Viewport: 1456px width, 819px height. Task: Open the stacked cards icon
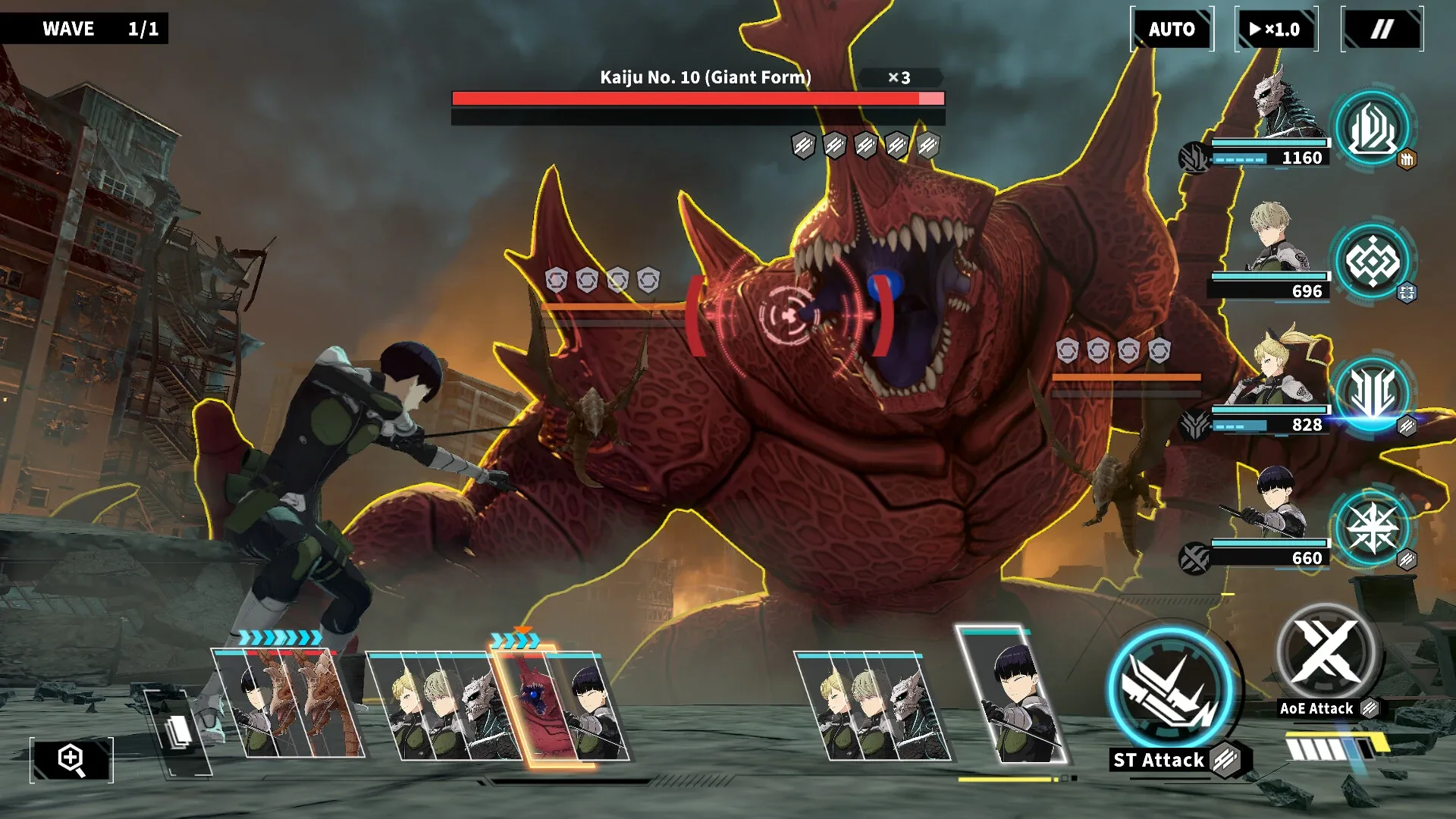(178, 733)
